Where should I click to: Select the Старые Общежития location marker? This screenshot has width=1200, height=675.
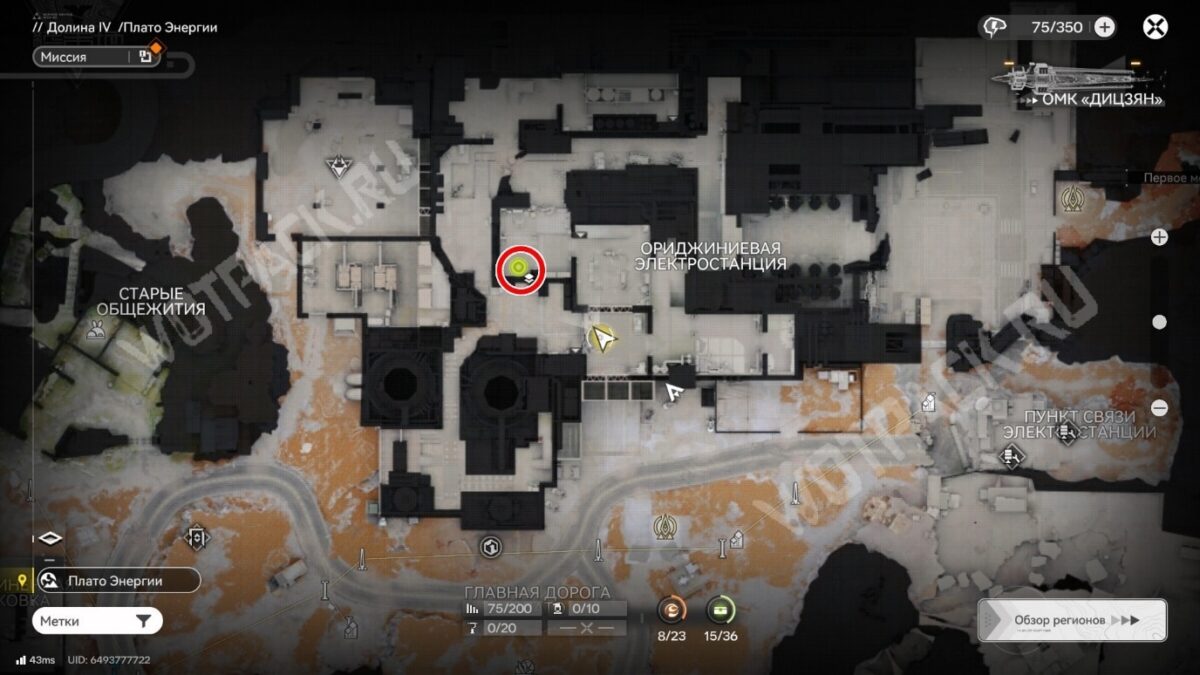97,331
